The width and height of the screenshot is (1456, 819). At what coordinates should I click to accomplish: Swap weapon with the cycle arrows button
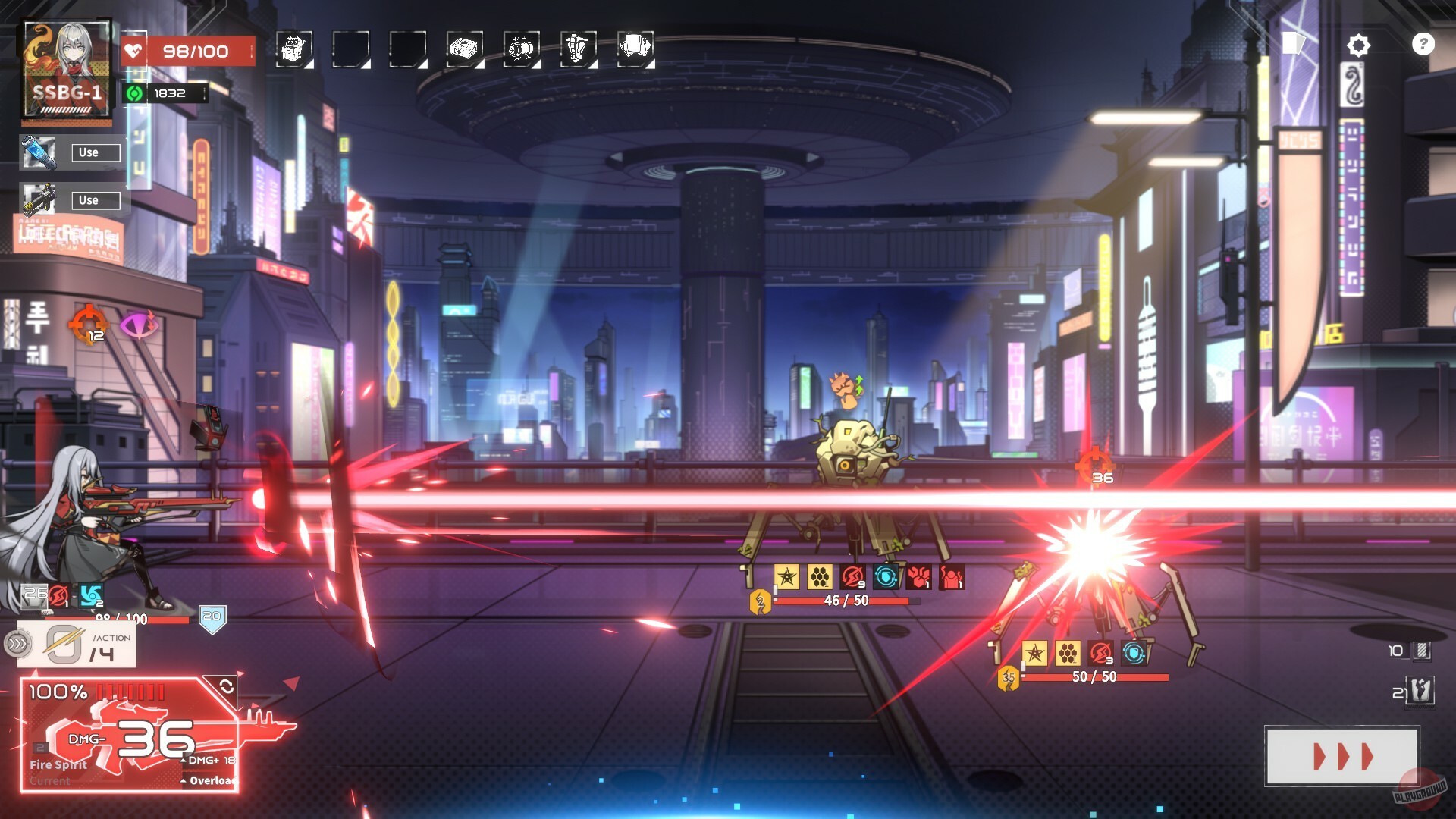226,687
